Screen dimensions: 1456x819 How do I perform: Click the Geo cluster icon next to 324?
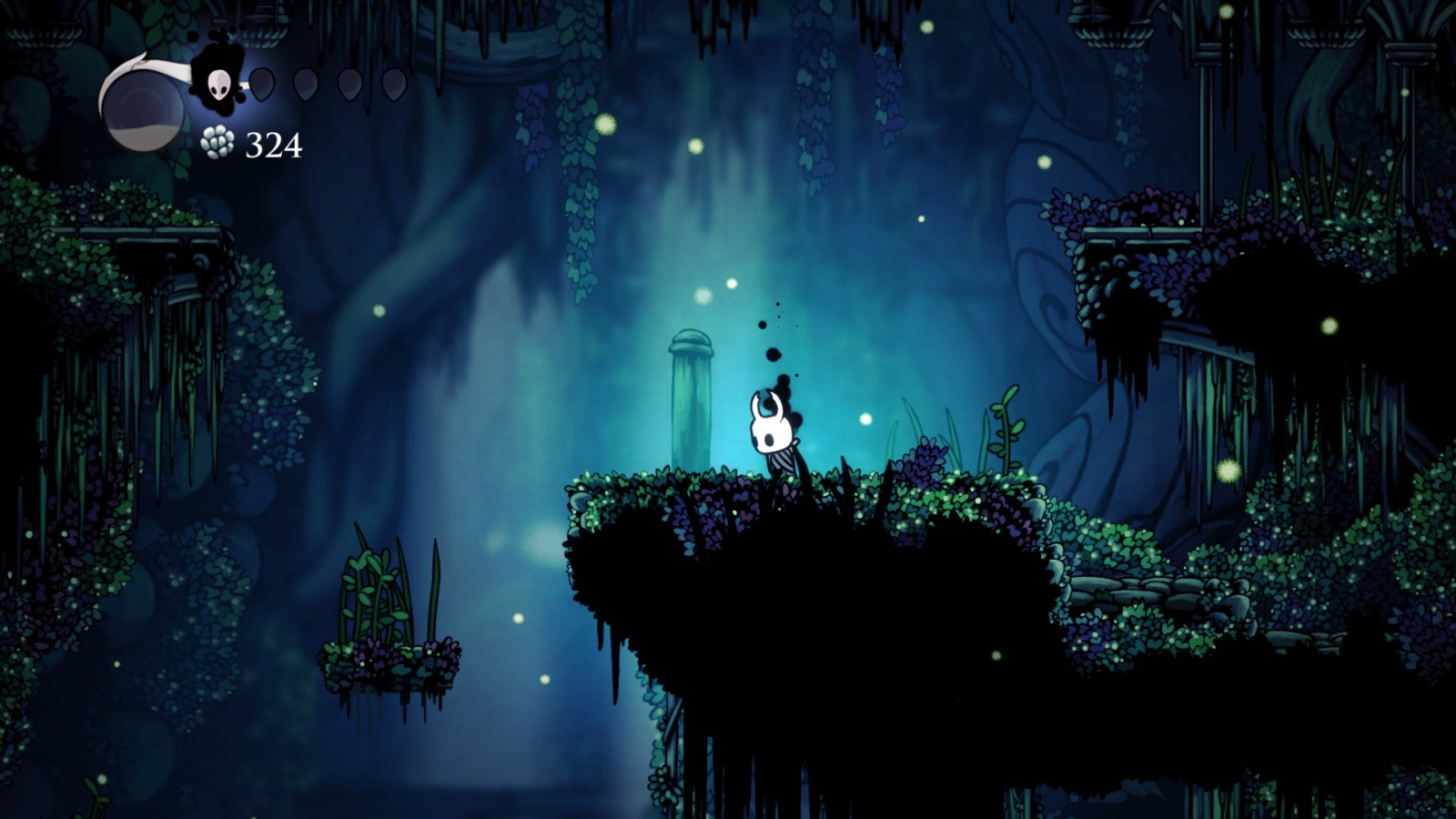218,143
